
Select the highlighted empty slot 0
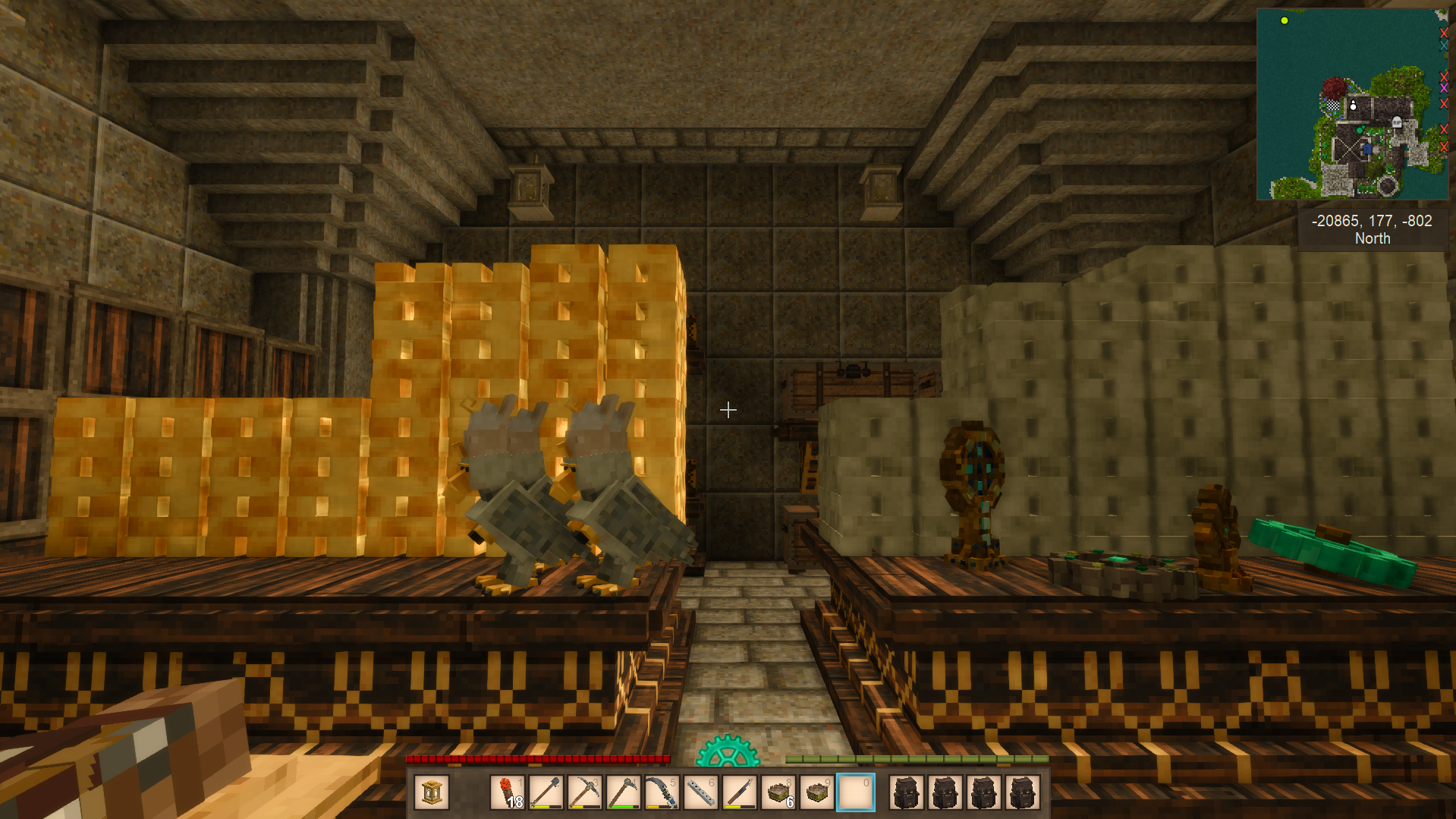point(856,793)
